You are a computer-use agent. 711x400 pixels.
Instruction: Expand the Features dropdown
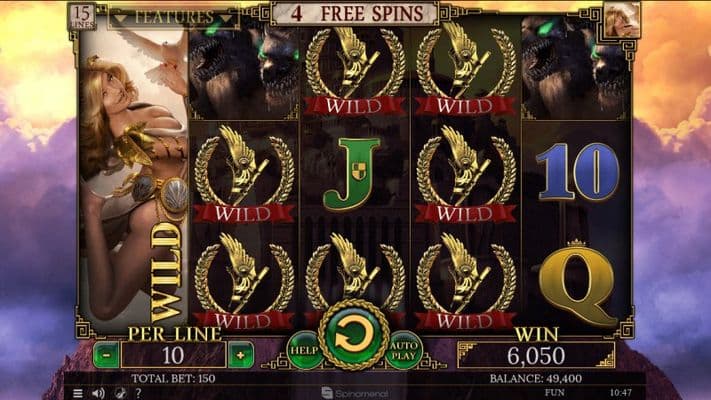click(174, 17)
